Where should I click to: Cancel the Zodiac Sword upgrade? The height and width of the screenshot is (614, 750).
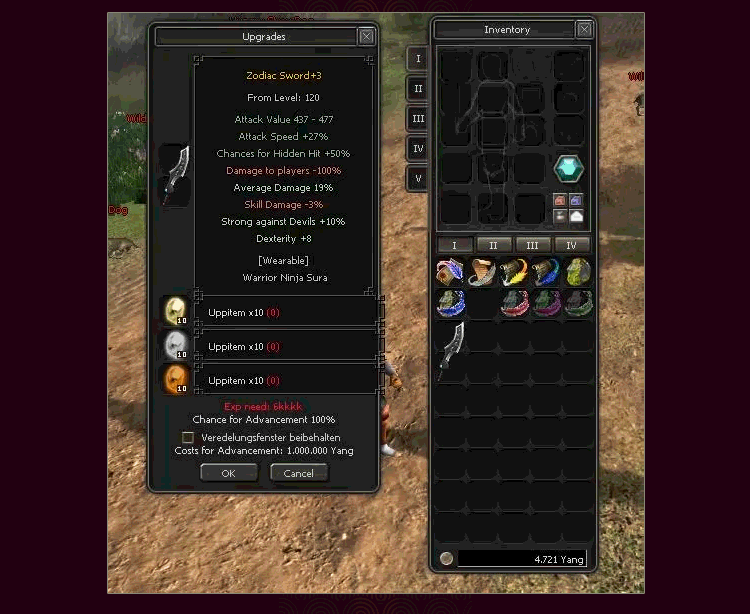[x=298, y=473]
